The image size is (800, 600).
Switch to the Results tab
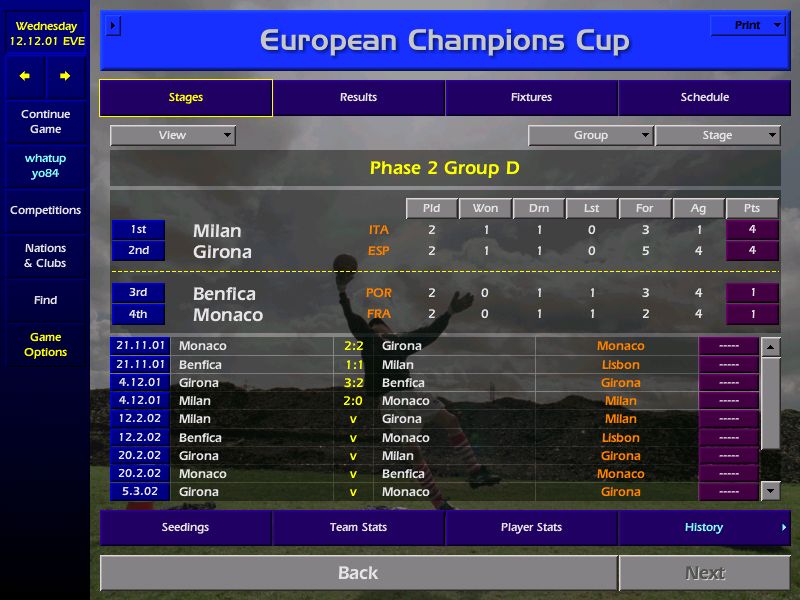[x=358, y=98]
